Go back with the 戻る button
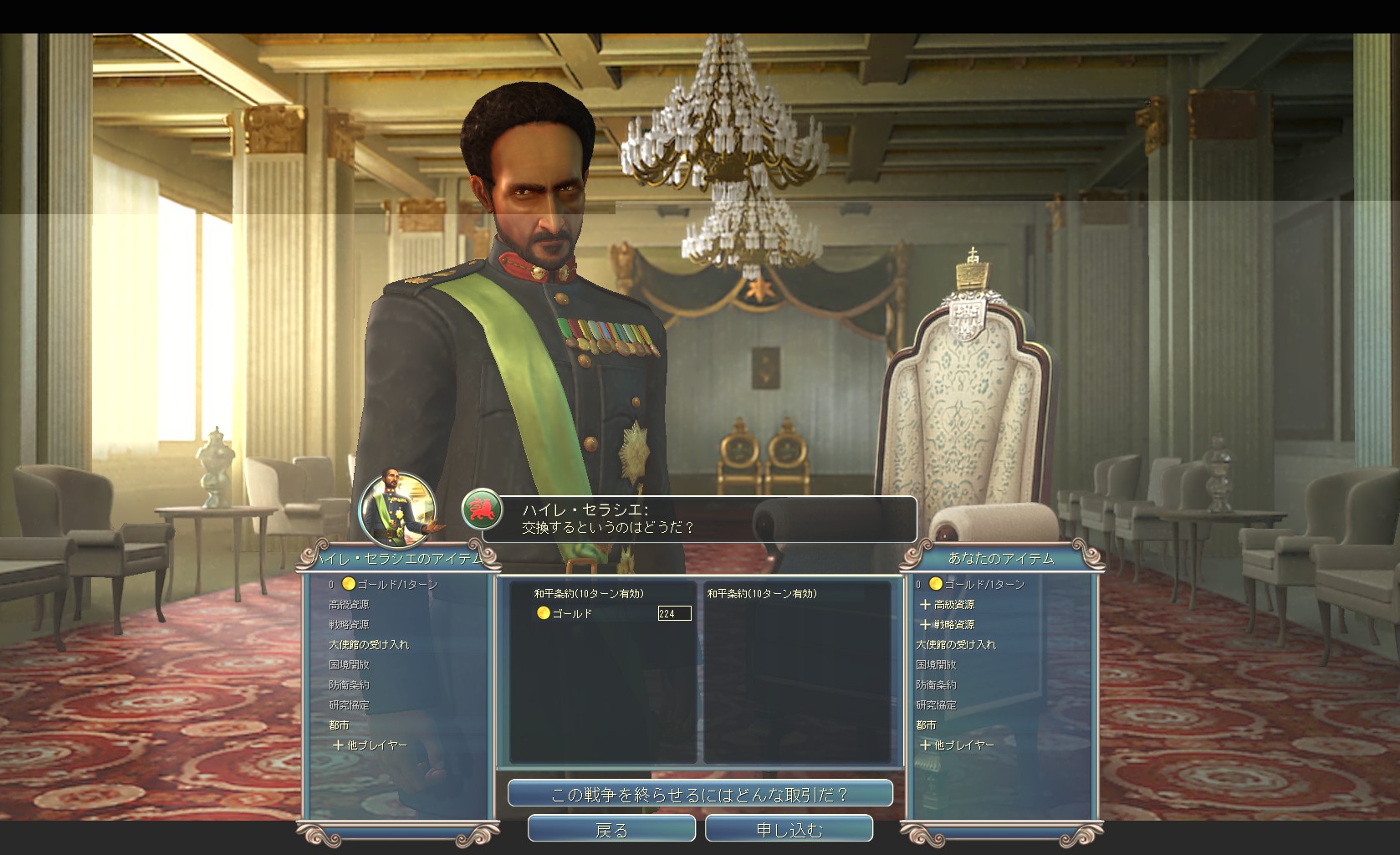1400x855 pixels. 611,829
